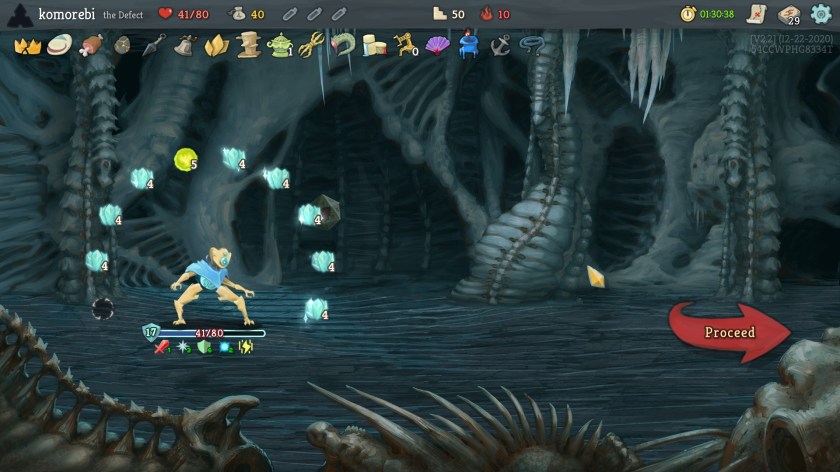
Task: Click the gold coin pouch
Action: point(237,14)
